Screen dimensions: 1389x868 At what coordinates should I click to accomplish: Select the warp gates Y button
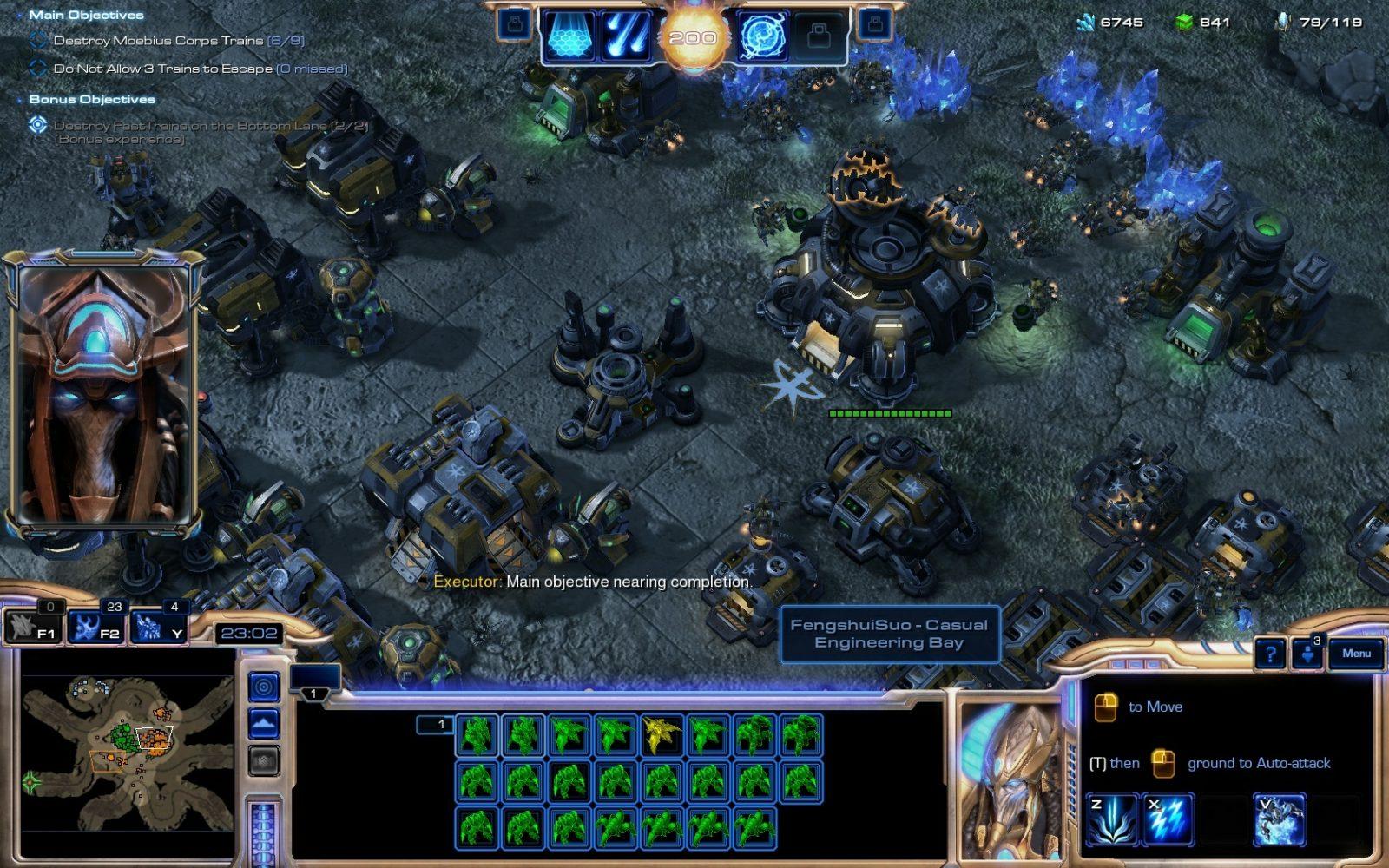[158, 627]
